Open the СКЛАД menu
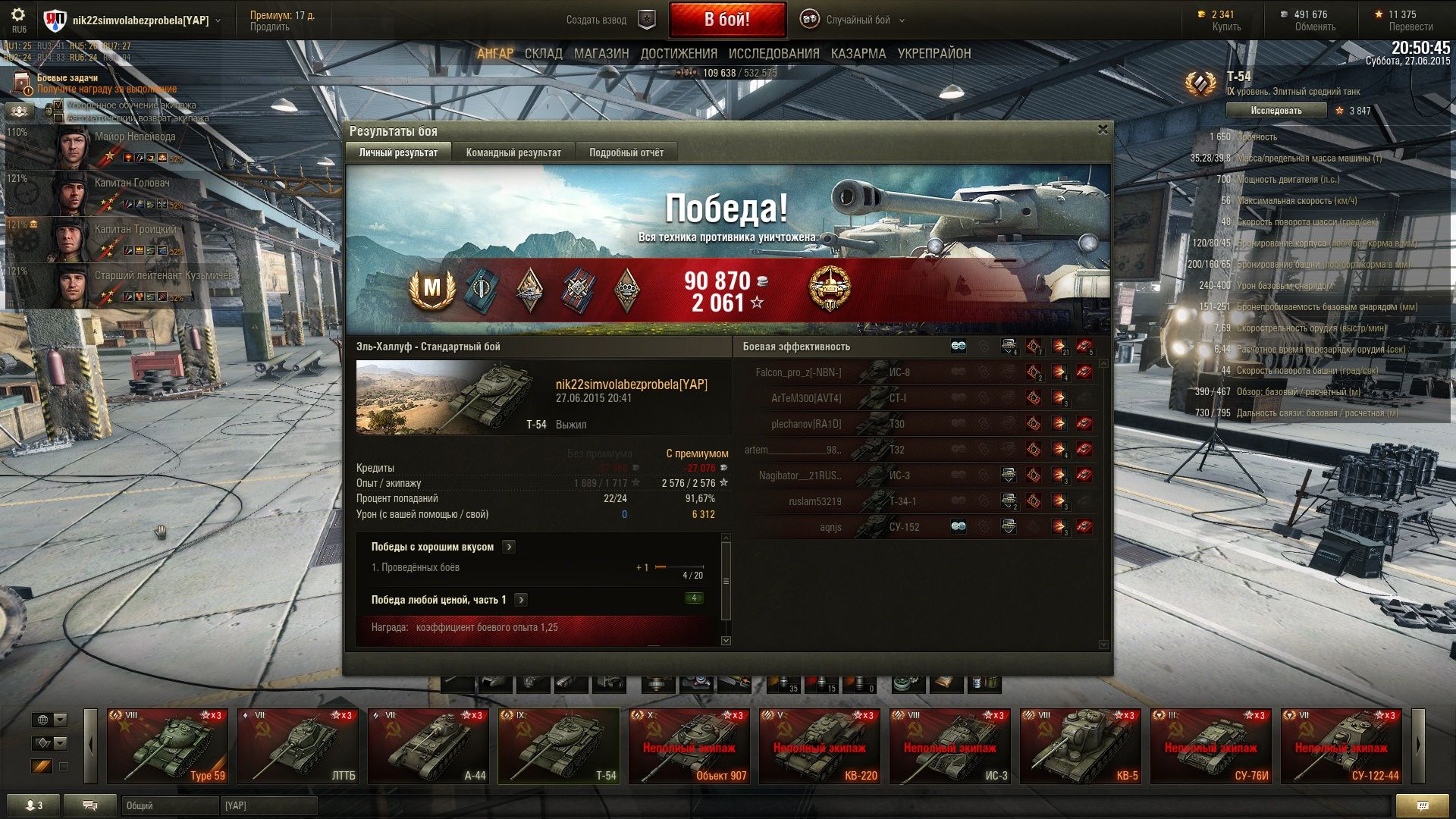The image size is (1456, 819). (x=543, y=54)
